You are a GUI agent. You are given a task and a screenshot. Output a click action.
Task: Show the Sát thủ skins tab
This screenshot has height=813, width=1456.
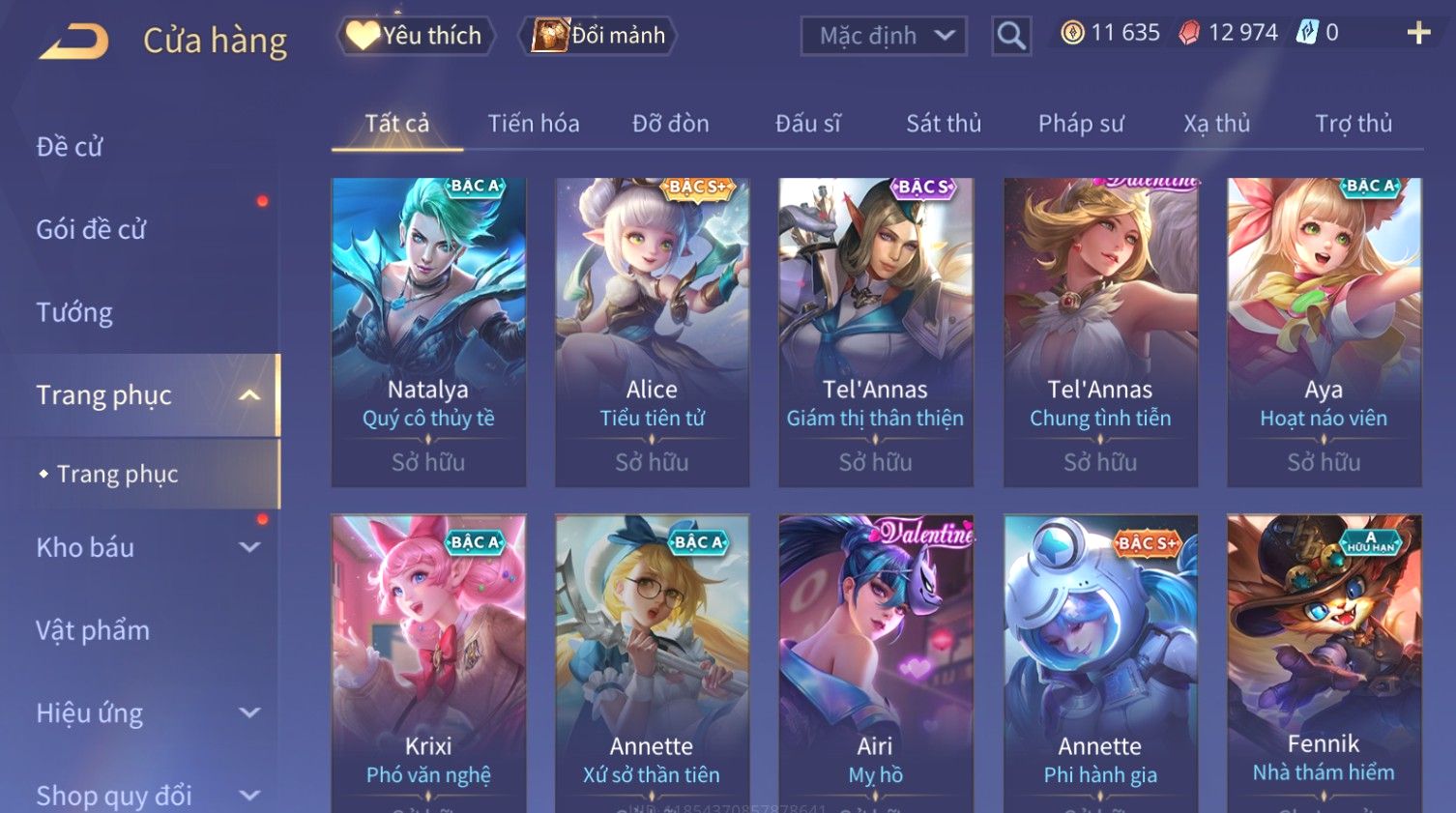(x=943, y=124)
